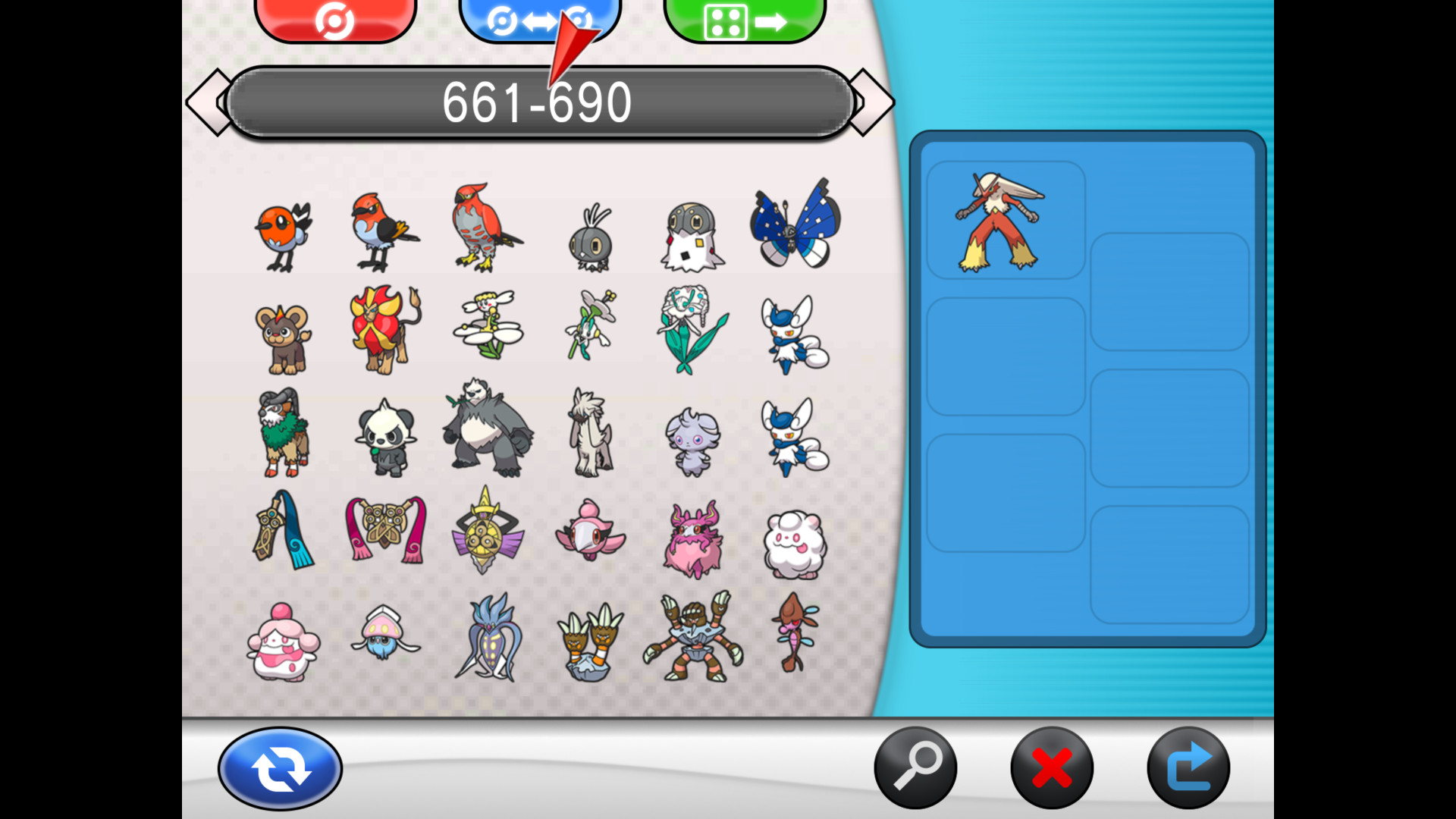Click the 661-690 range label
This screenshot has width=1456, height=819.
pos(538,101)
